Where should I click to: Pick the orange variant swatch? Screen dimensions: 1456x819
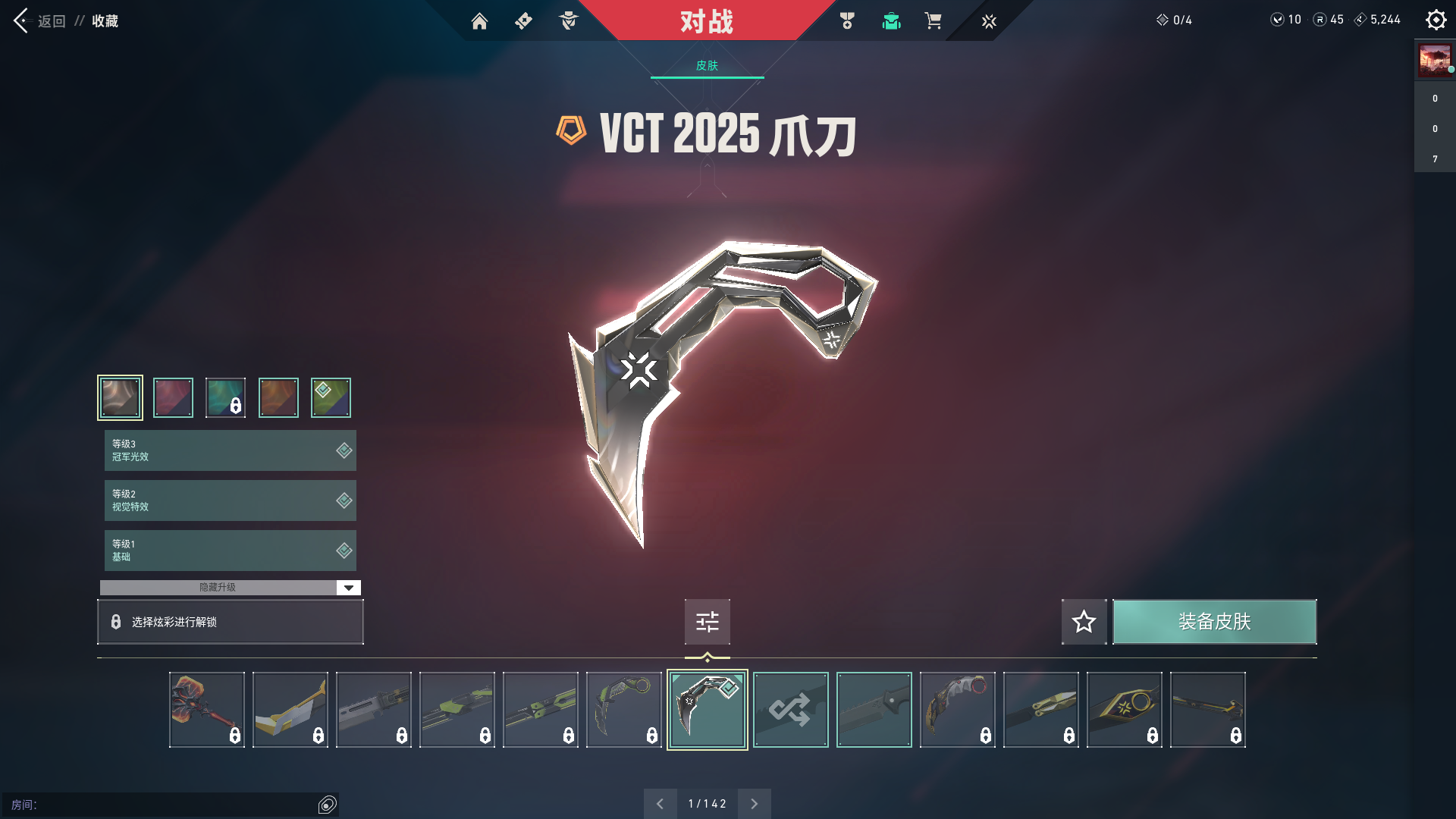click(x=278, y=397)
